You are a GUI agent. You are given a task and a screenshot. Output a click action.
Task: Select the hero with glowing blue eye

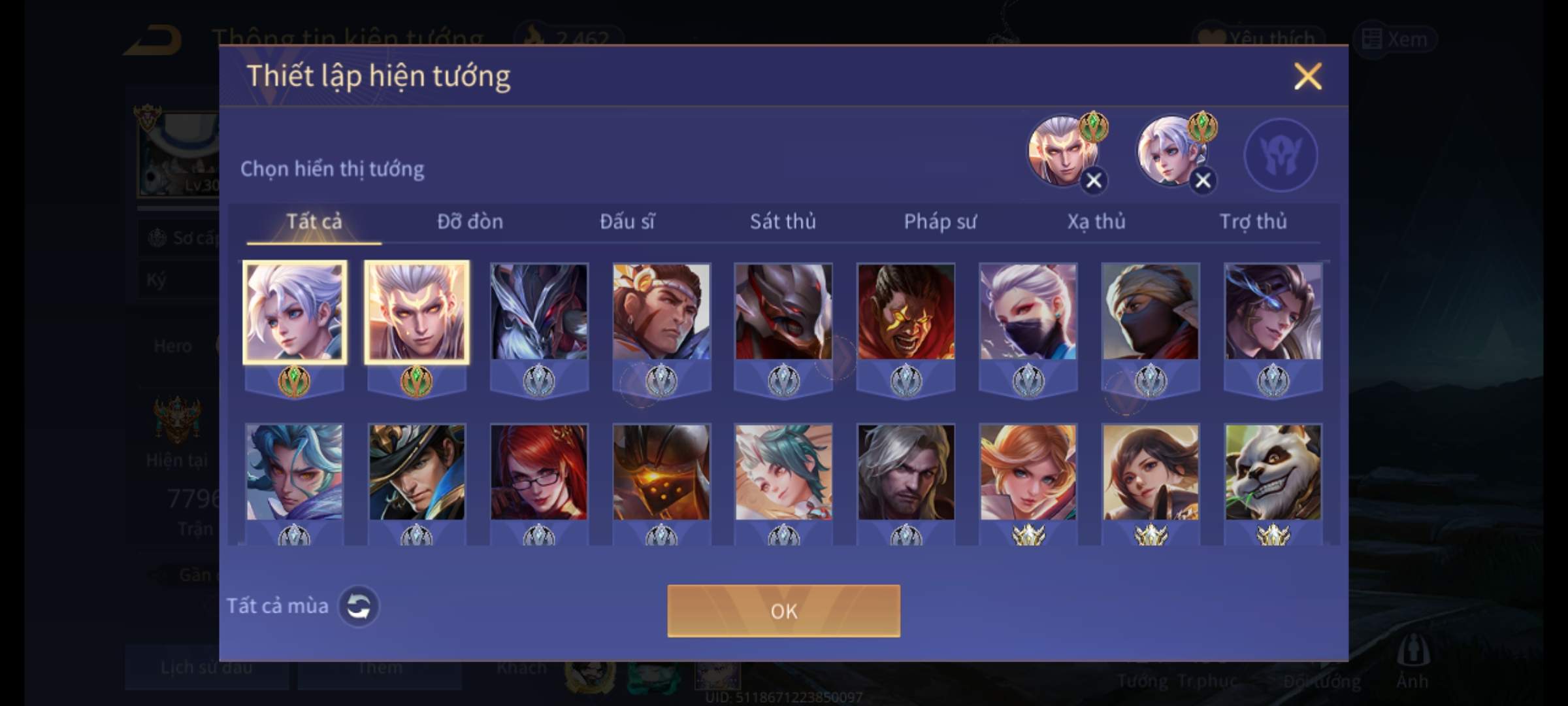click(x=1273, y=312)
